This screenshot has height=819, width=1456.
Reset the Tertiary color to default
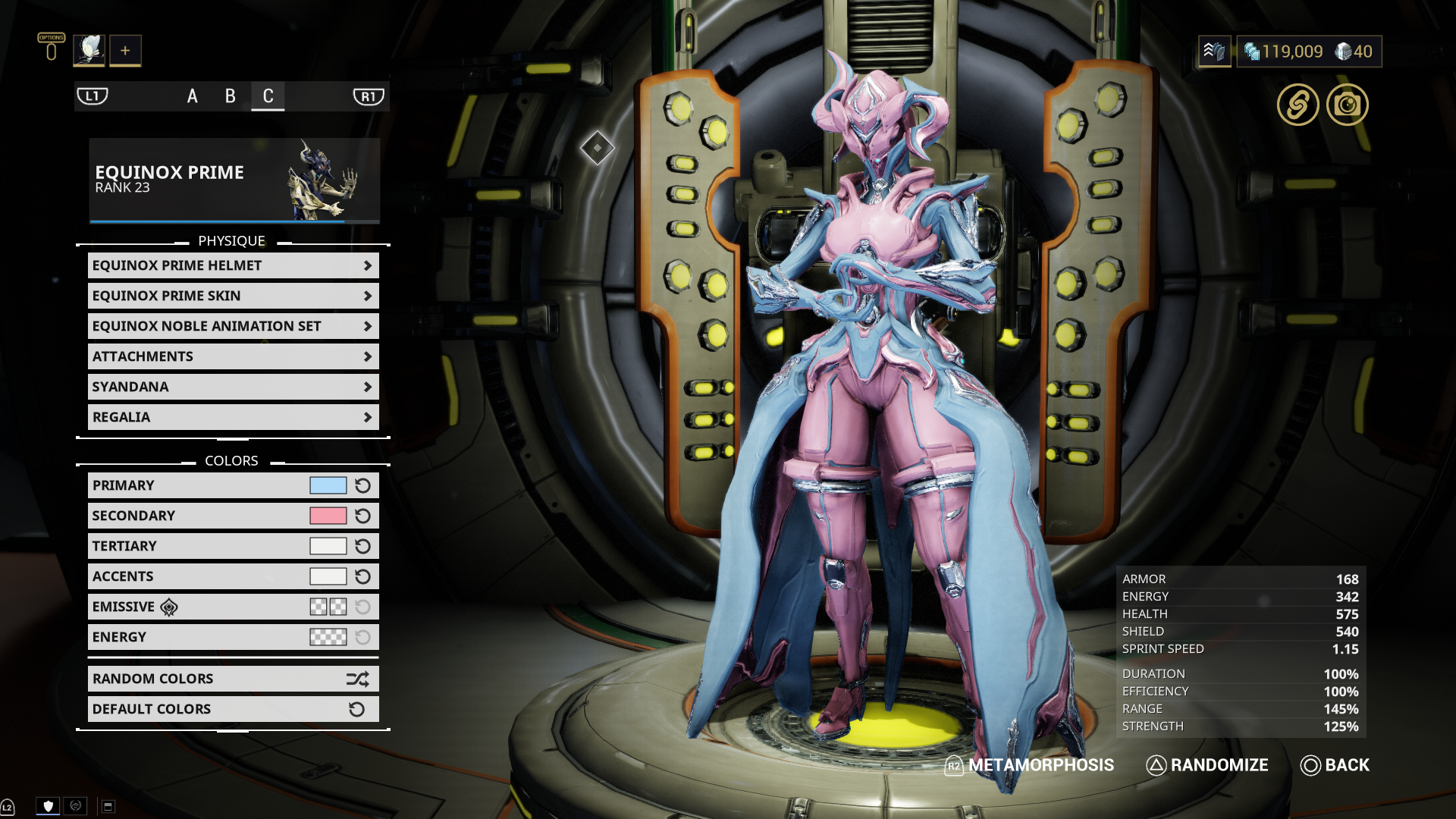[x=363, y=546]
